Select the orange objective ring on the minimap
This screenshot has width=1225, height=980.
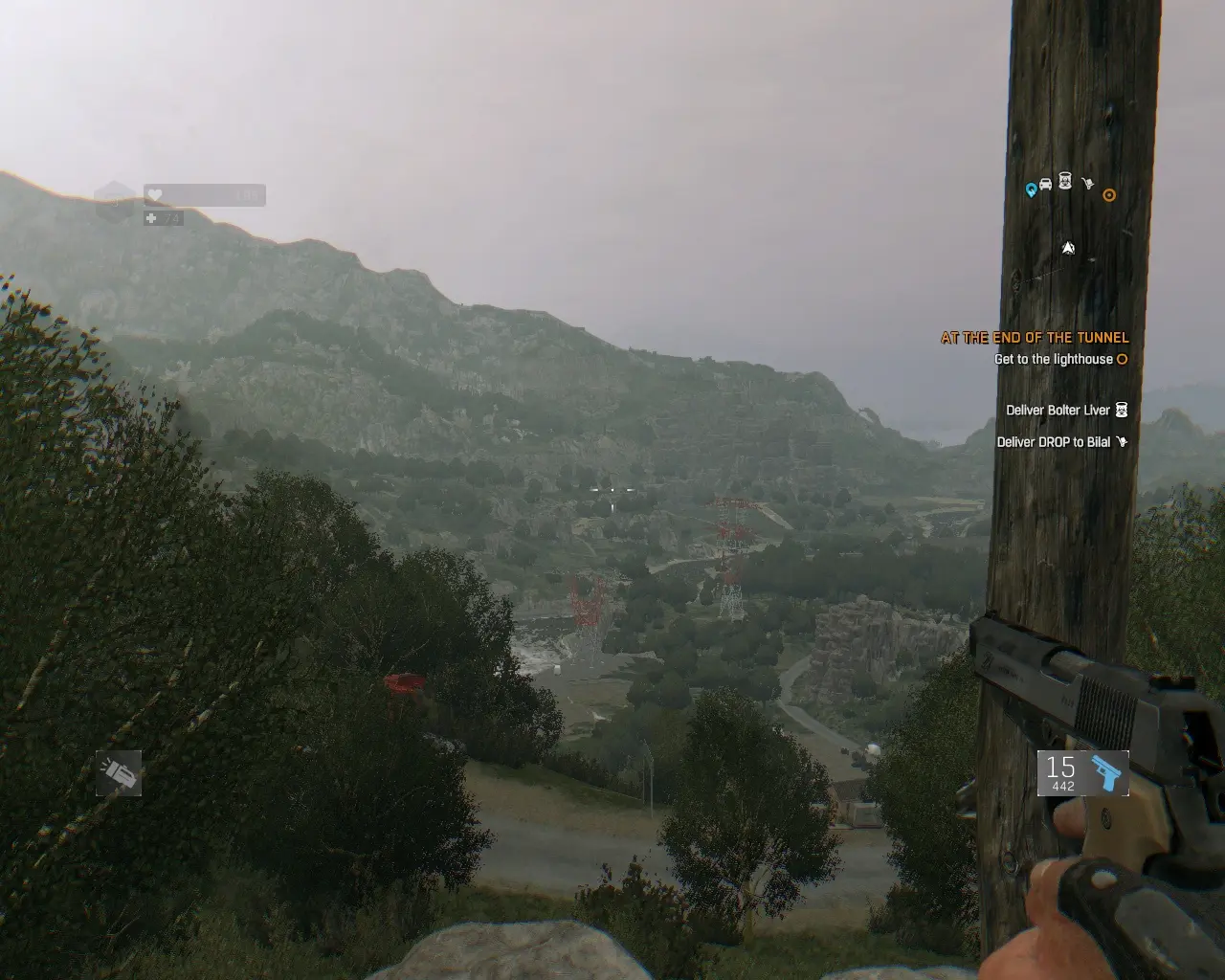tap(1109, 195)
